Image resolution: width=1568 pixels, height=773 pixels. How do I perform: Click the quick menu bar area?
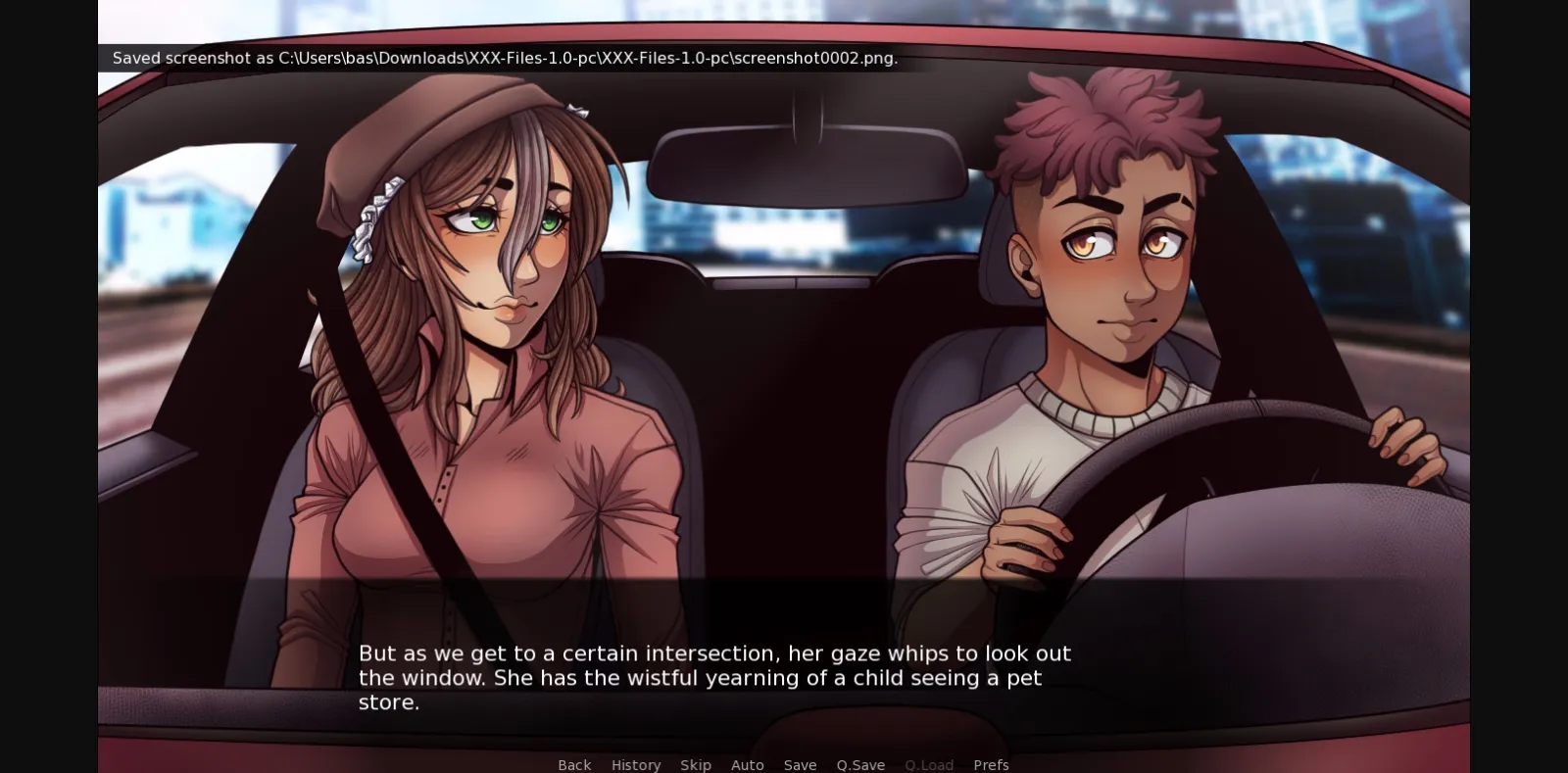pyautogui.click(x=784, y=764)
